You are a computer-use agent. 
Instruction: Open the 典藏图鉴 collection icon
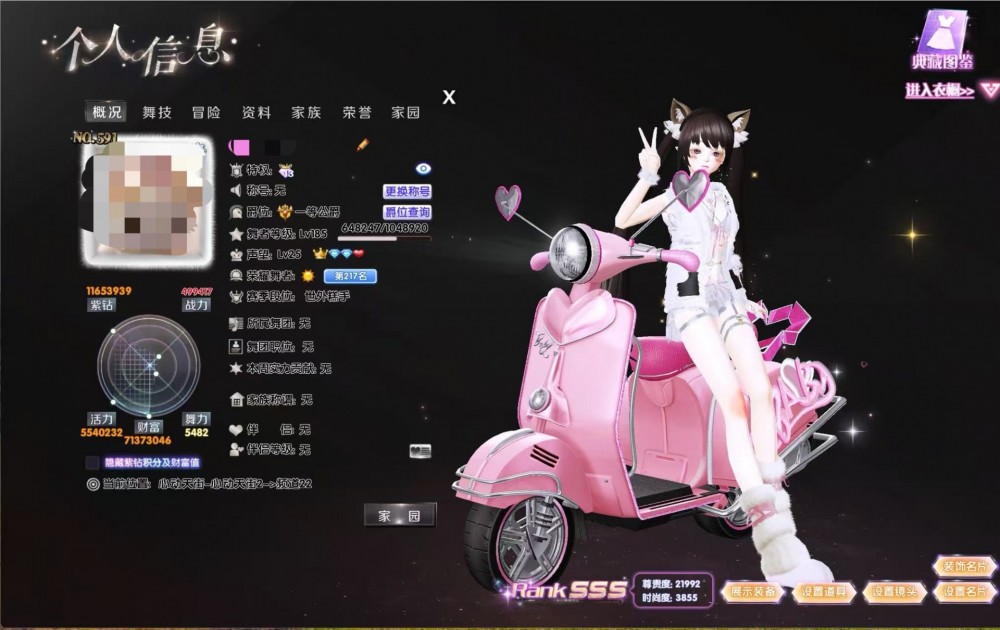(x=940, y=42)
